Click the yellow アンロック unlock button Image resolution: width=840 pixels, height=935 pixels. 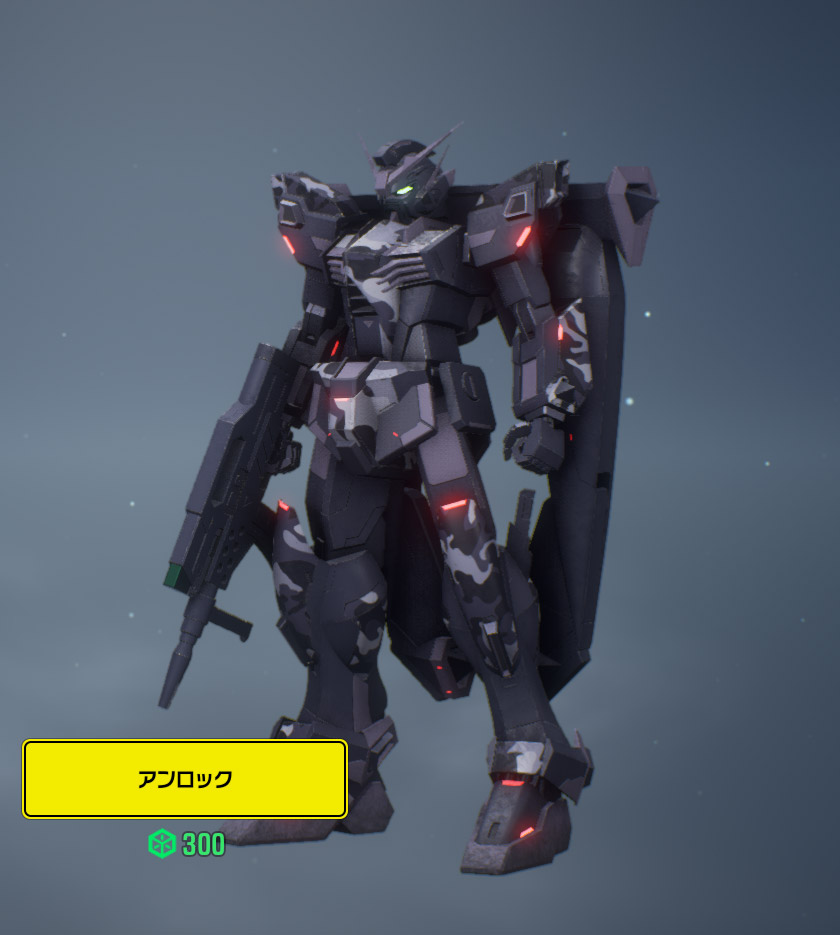tap(185, 779)
